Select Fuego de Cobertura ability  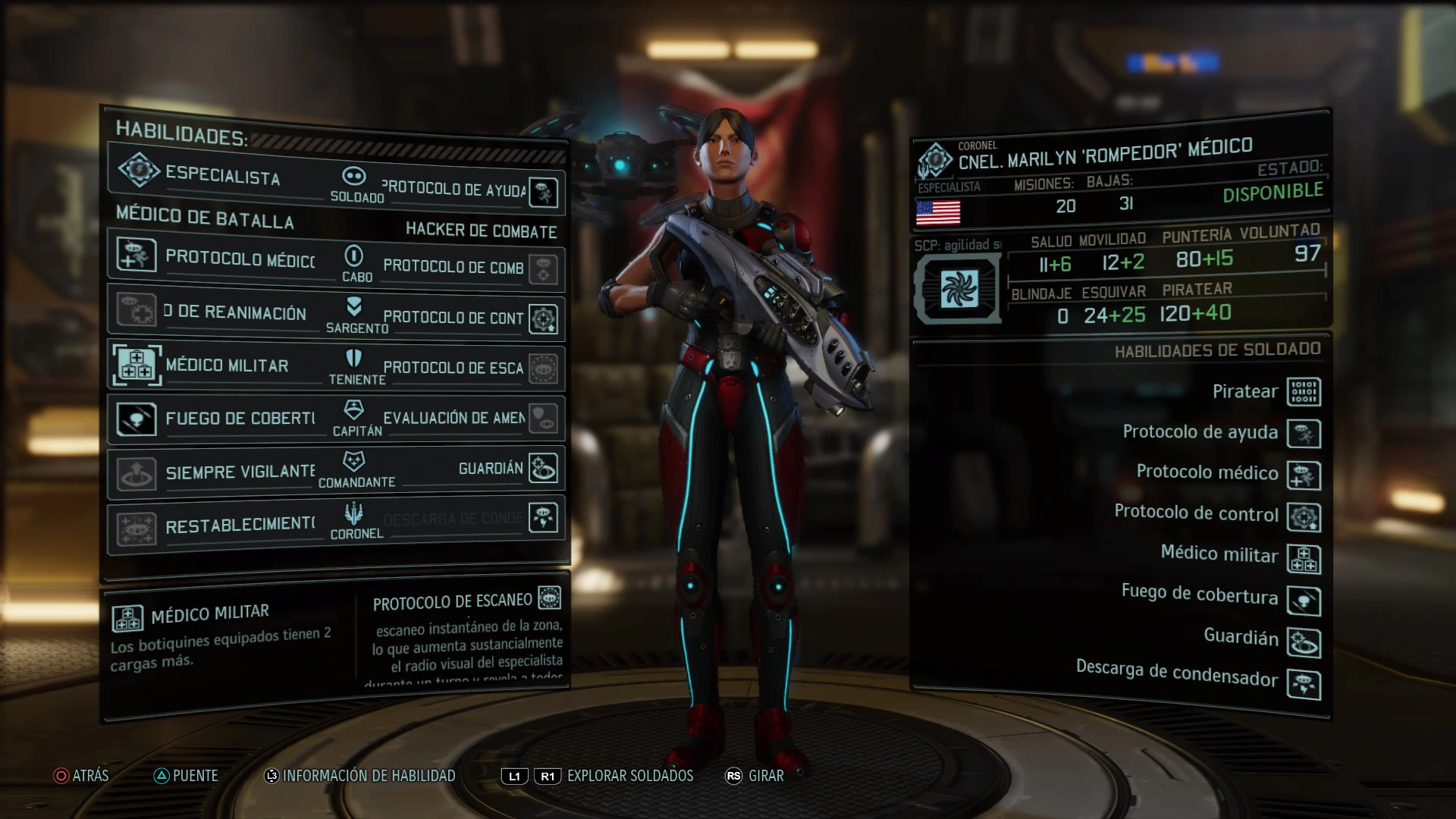tap(220, 419)
